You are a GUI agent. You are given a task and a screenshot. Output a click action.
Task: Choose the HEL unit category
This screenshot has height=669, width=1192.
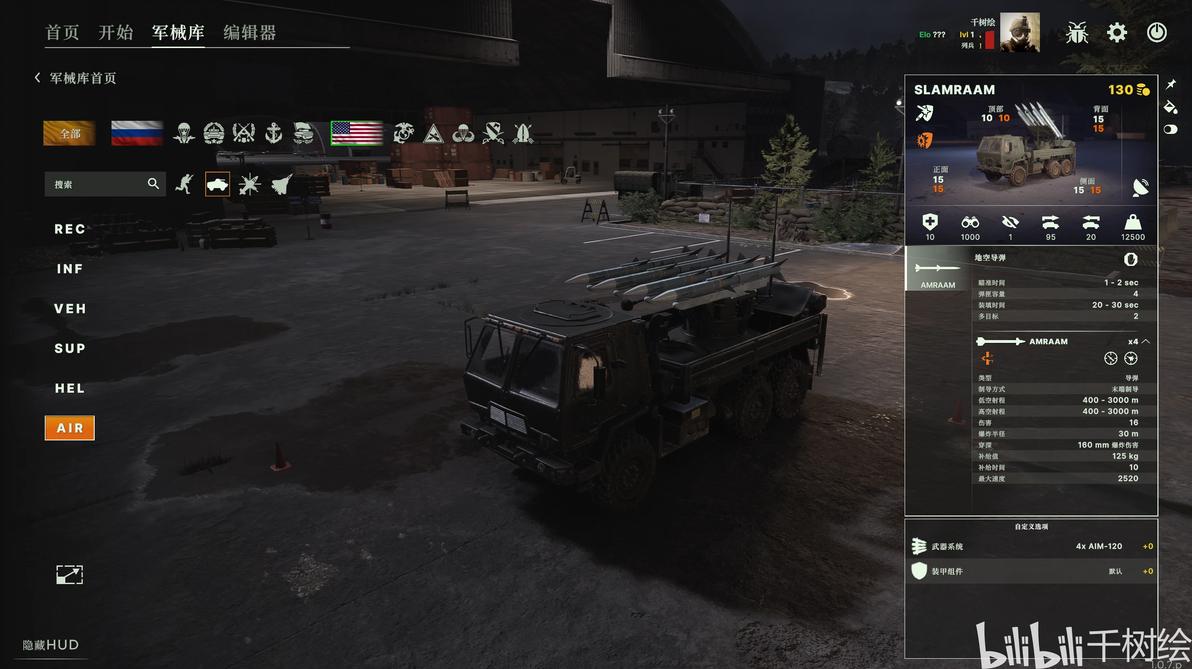click(x=70, y=389)
